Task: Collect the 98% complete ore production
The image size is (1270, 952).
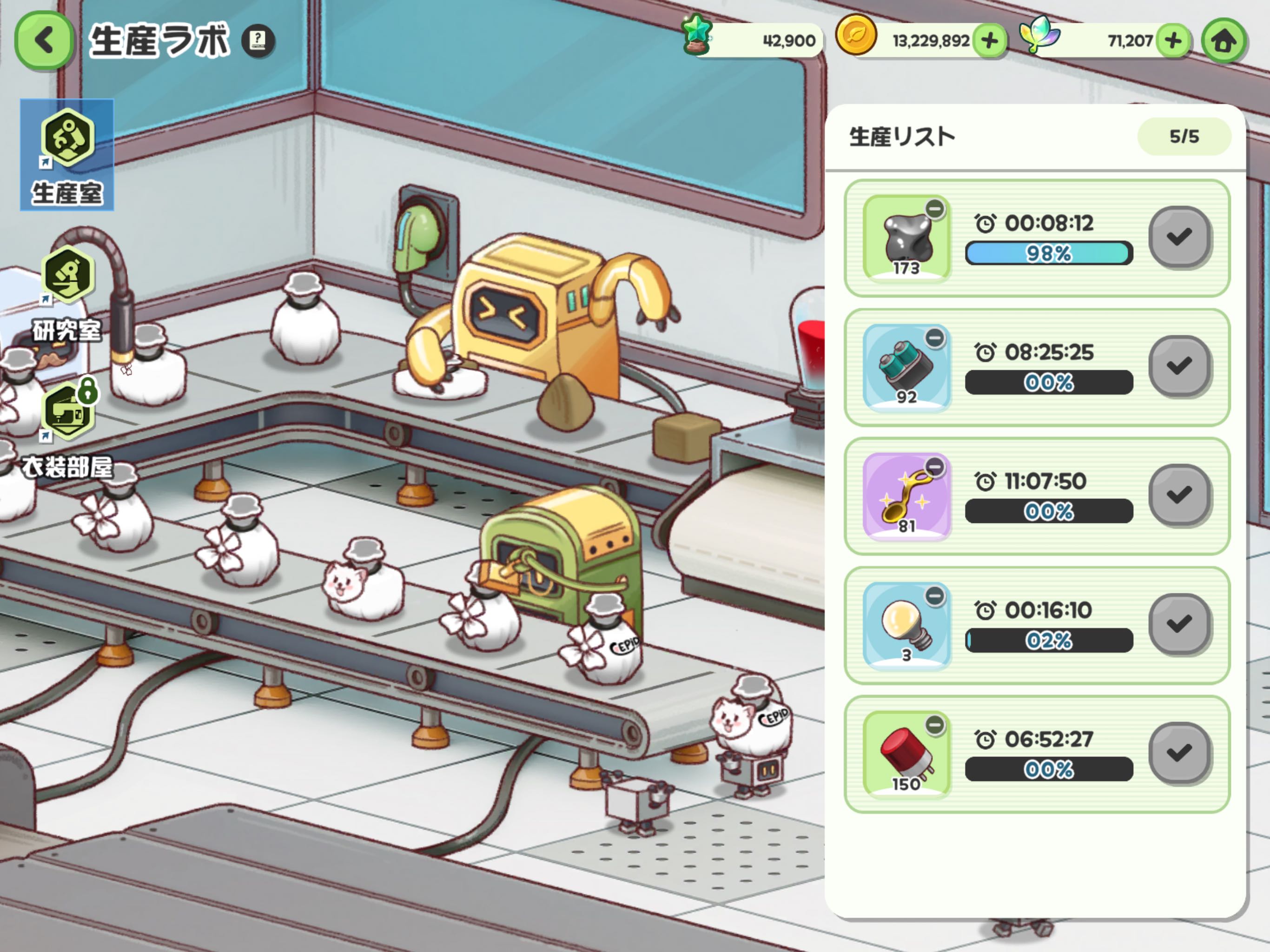Action: (1180, 237)
